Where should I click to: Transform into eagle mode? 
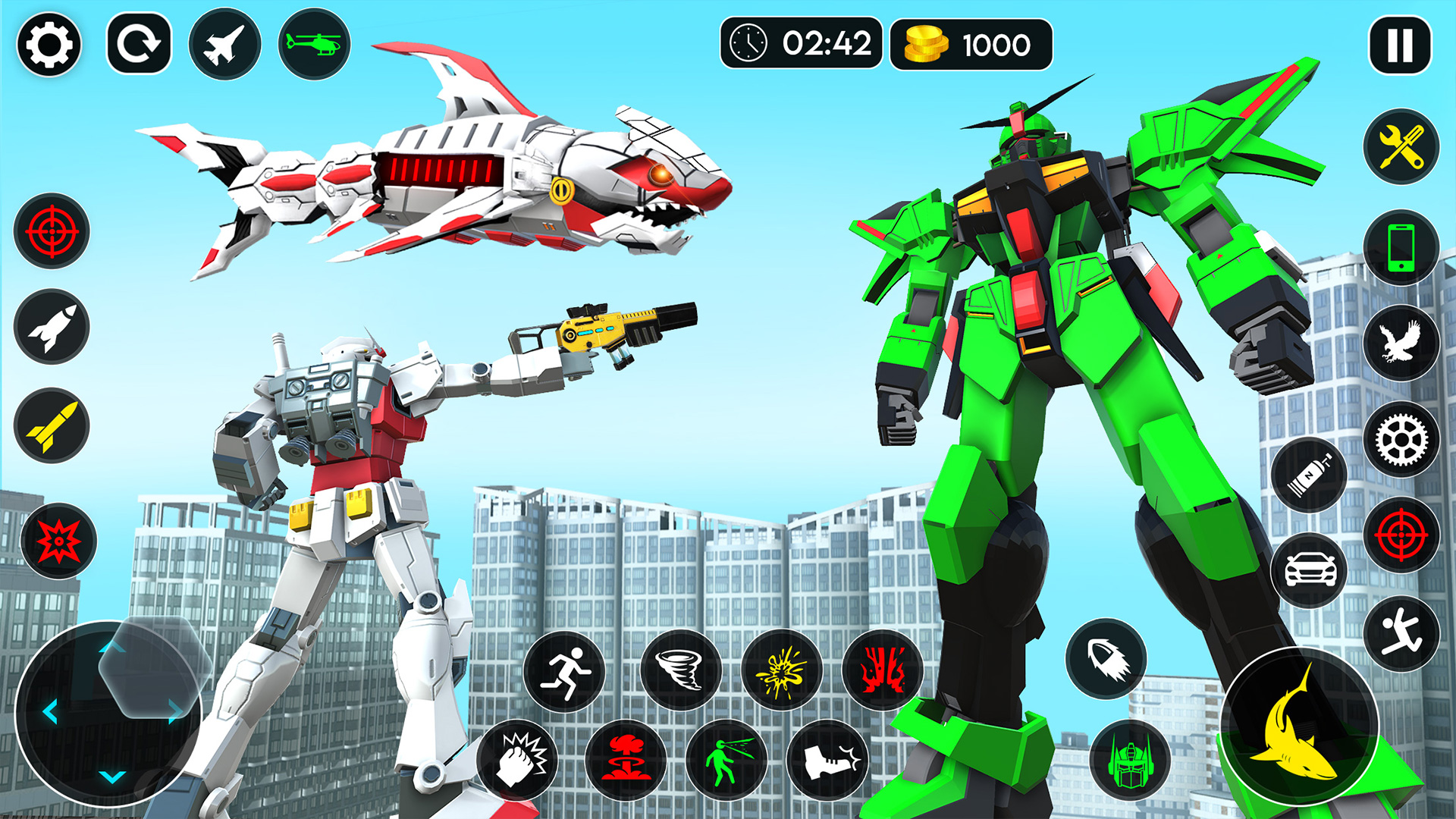tap(1402, 341)
